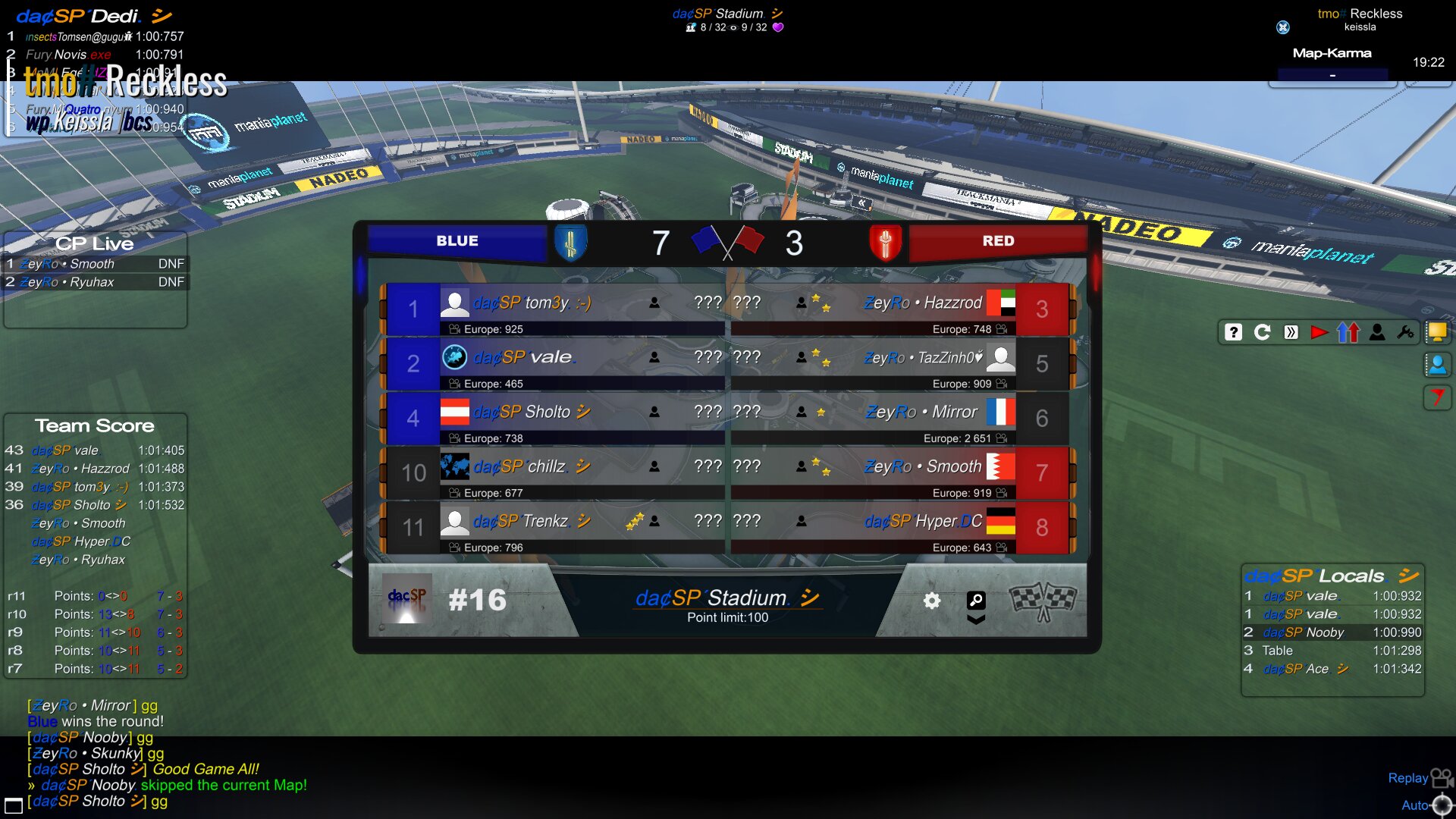The image size is (1456, 819).
Task: Click the Map-Karma vote bar
Action: pos(1332,74)
